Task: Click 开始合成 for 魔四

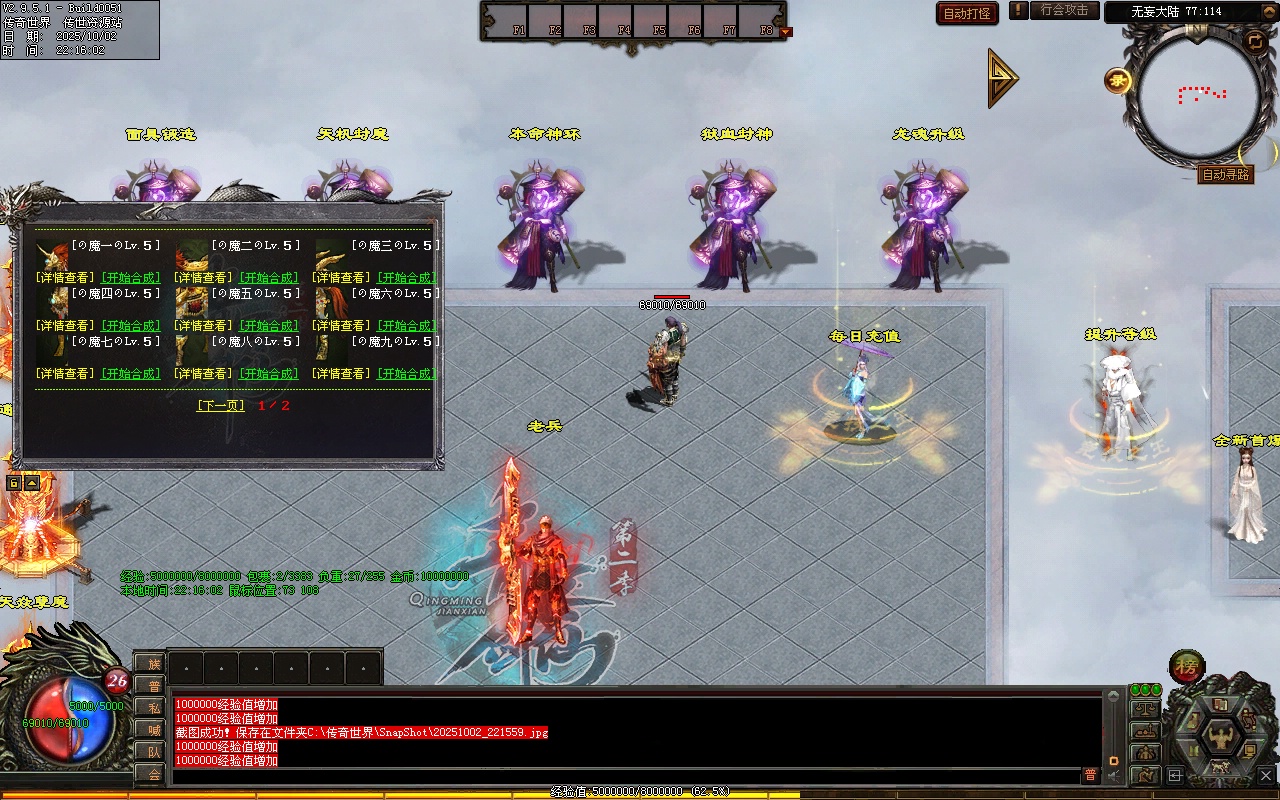Action: (131, 326)
